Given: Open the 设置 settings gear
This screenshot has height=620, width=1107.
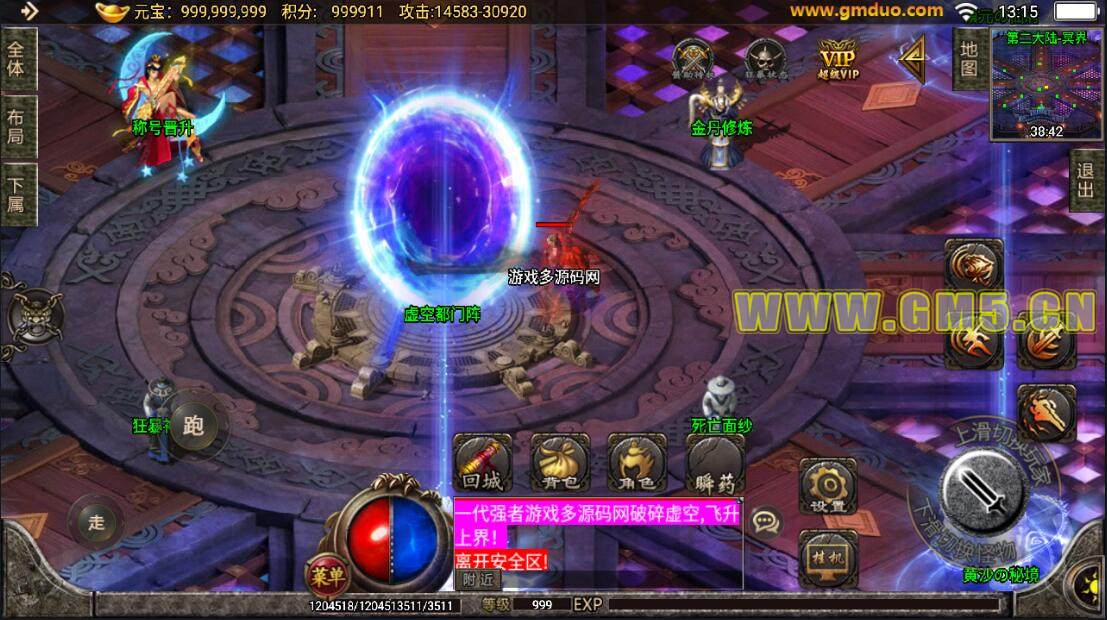Looking at the screenshot, I should click(828, 487).
